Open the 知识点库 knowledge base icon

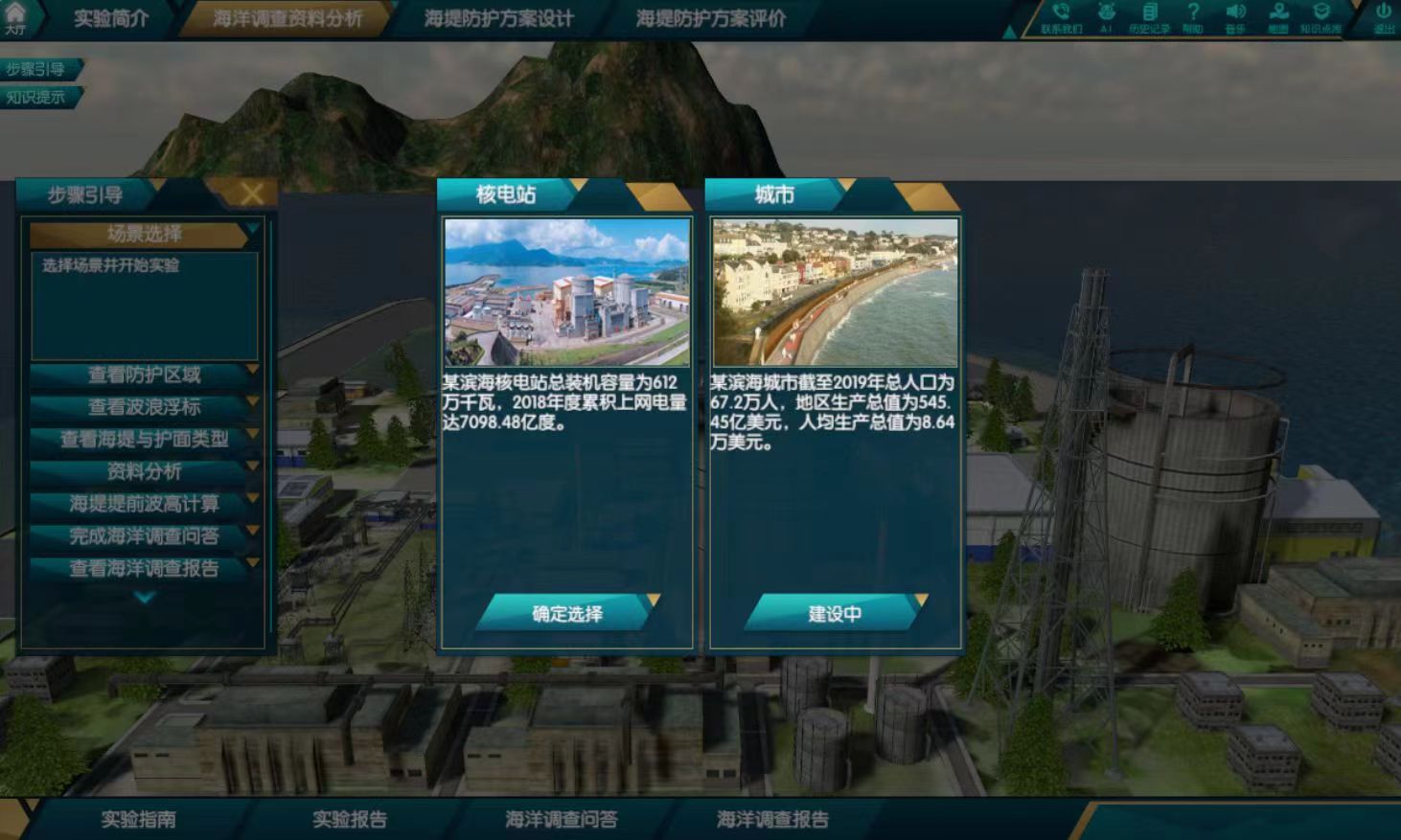pos(1321,17)
